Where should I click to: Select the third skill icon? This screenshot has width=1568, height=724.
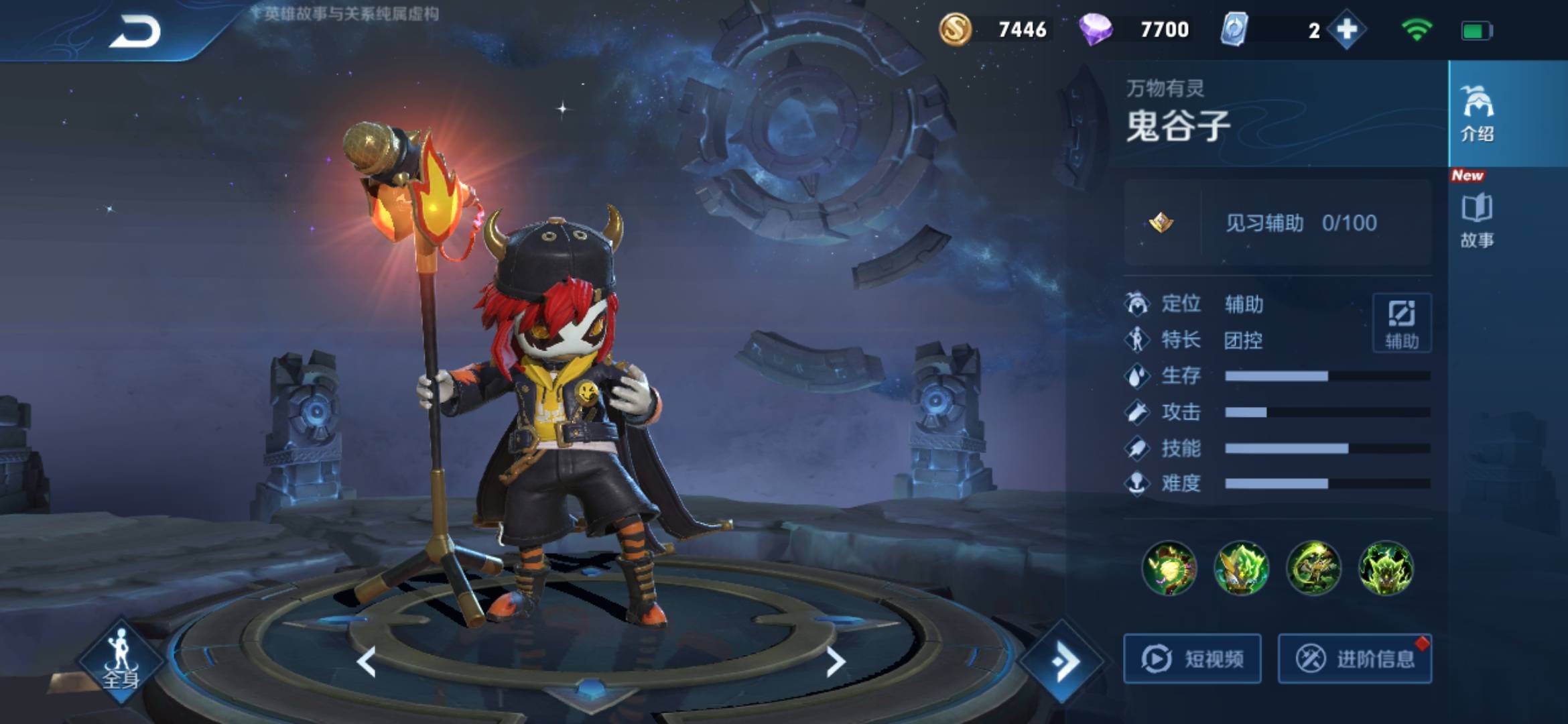pyautogui.click(x=1313, y=568)
